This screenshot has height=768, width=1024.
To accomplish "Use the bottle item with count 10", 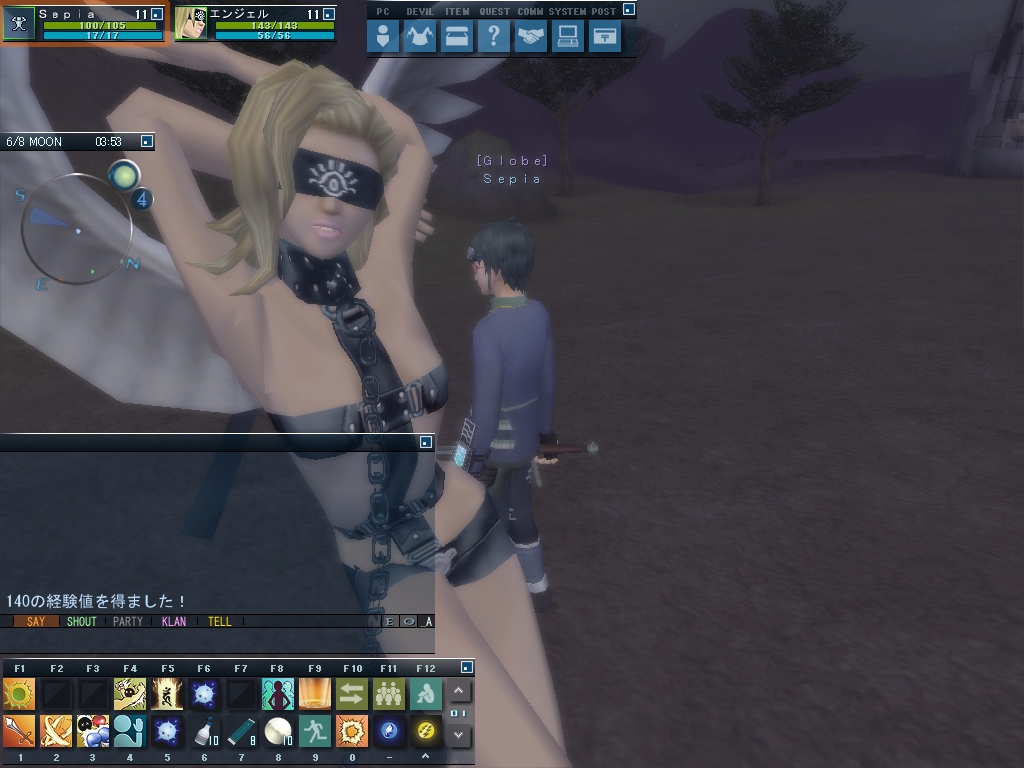I will (x=205, y=731).
